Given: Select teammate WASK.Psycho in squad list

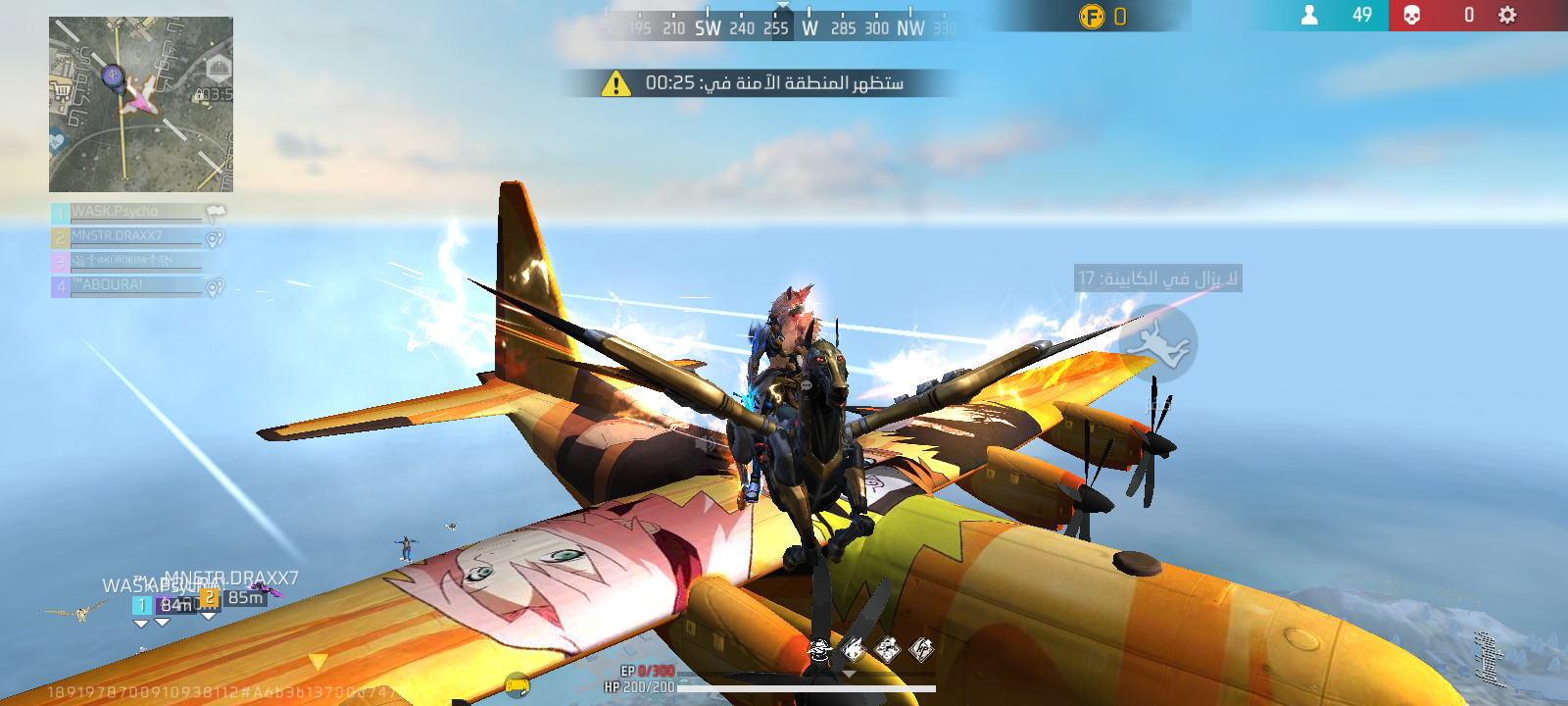Looking at the screenshot, I should point(127,212).
